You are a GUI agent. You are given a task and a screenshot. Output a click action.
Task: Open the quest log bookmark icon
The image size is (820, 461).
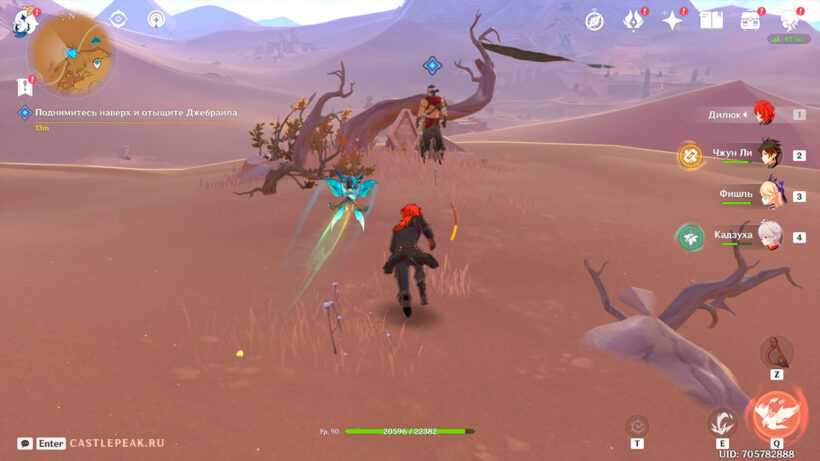[x=25, y=88]
